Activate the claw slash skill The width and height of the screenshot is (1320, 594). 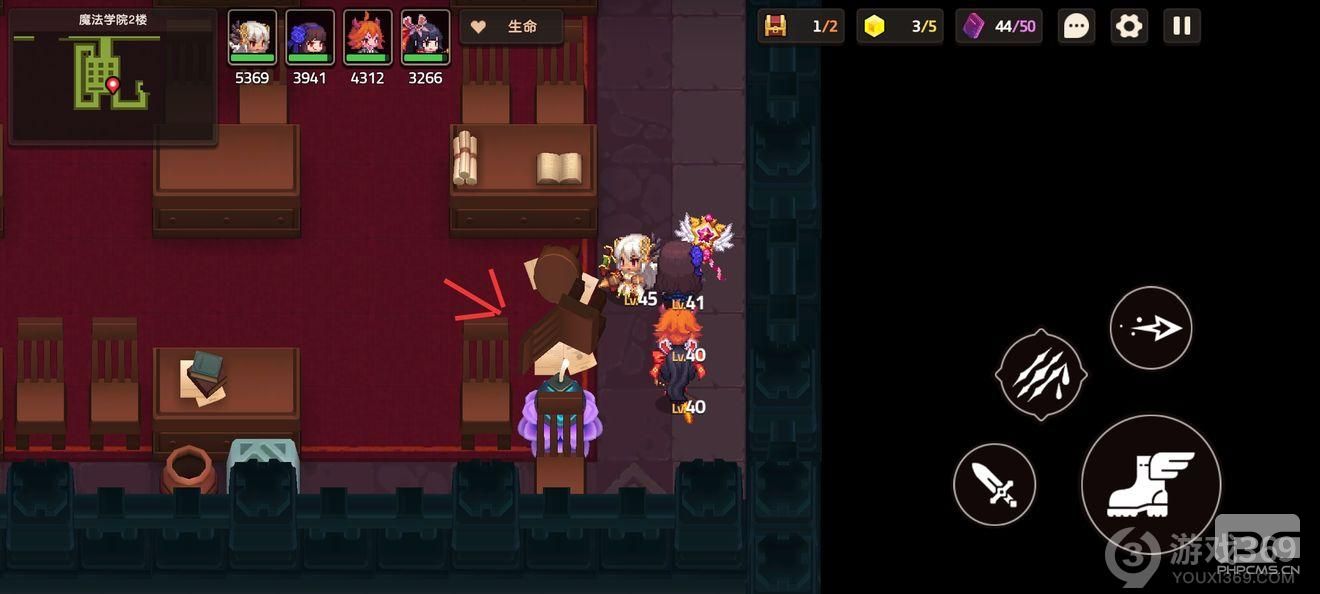coord(1041,374)
